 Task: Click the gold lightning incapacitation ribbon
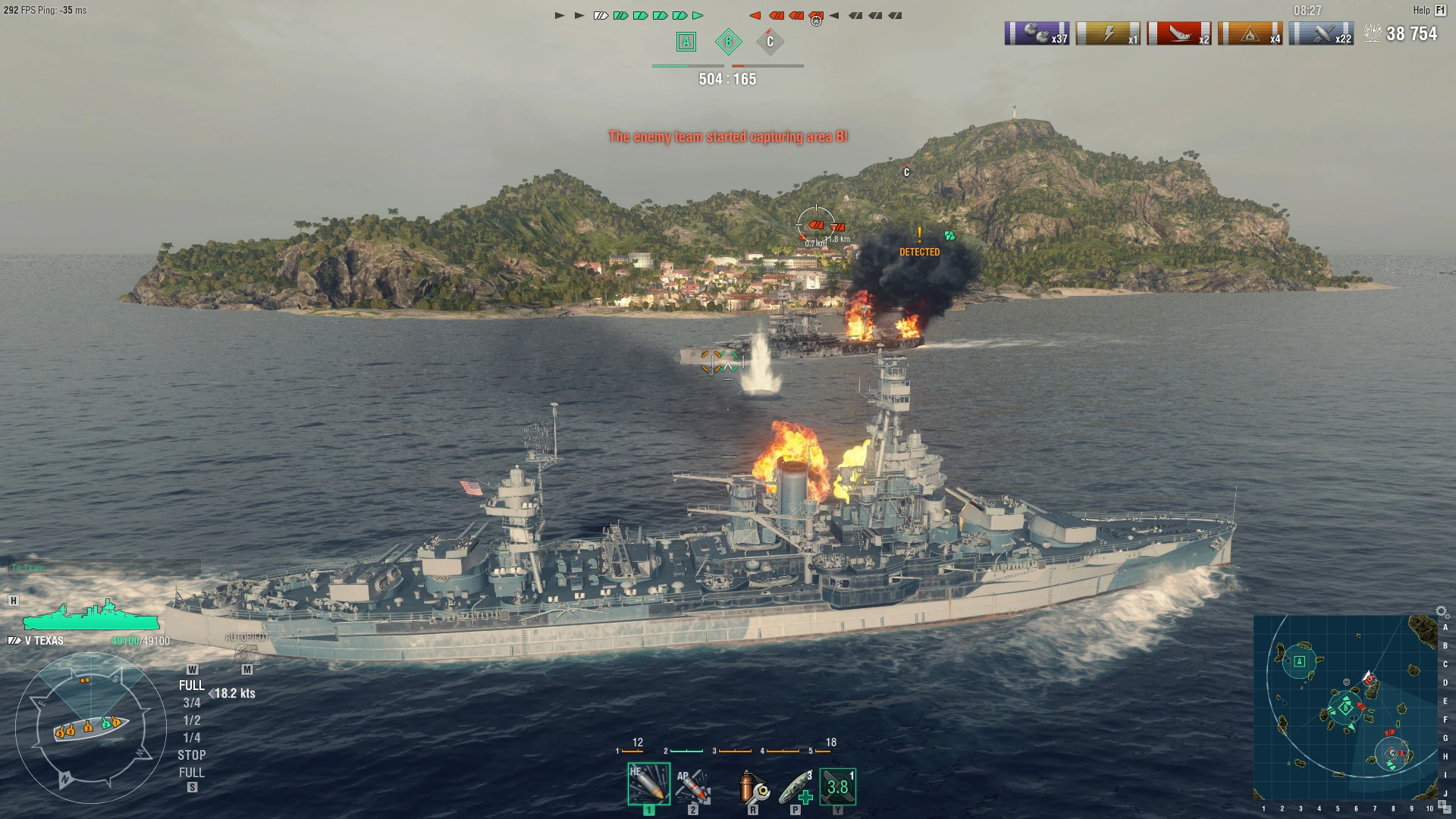1106,32
